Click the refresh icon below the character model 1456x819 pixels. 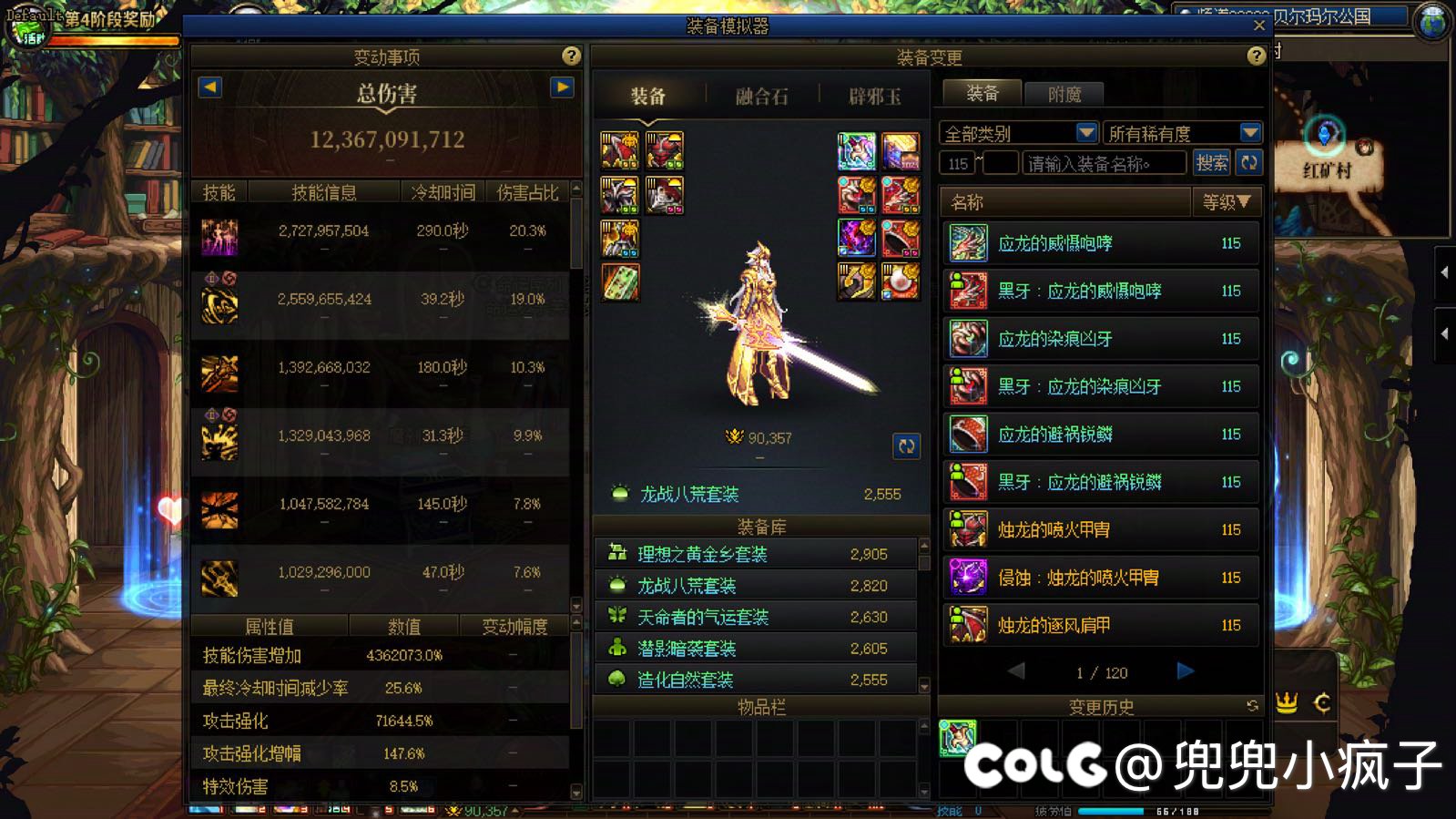tap(905, 446)
